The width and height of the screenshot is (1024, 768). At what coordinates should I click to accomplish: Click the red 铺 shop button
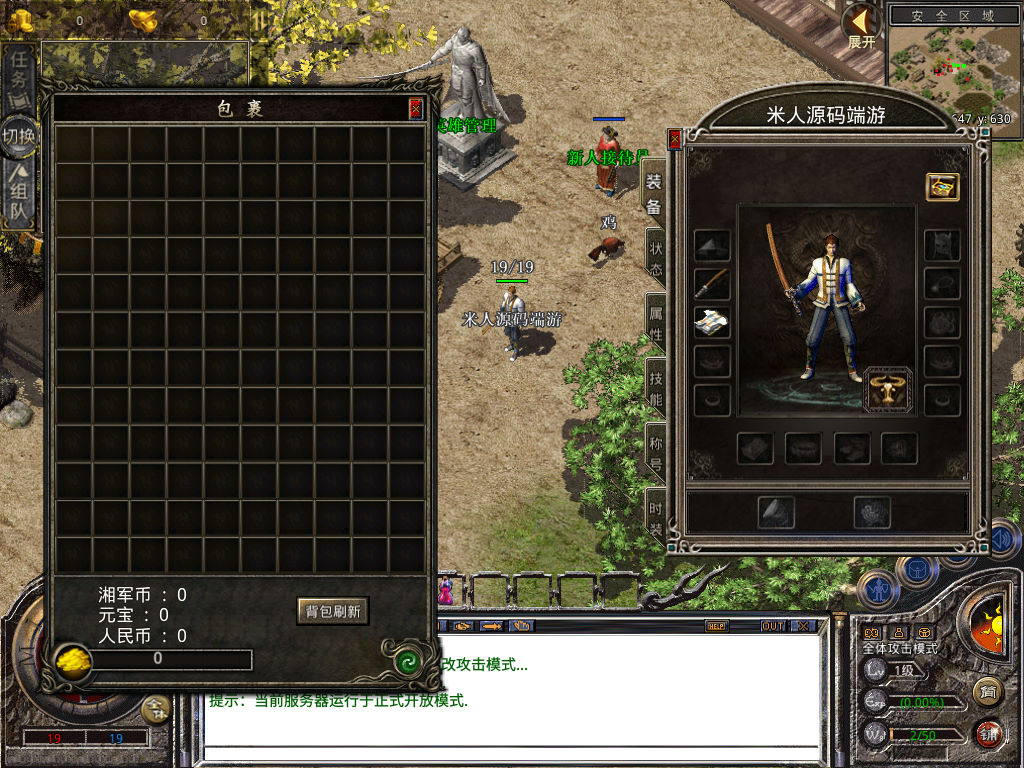coord(989,735)
